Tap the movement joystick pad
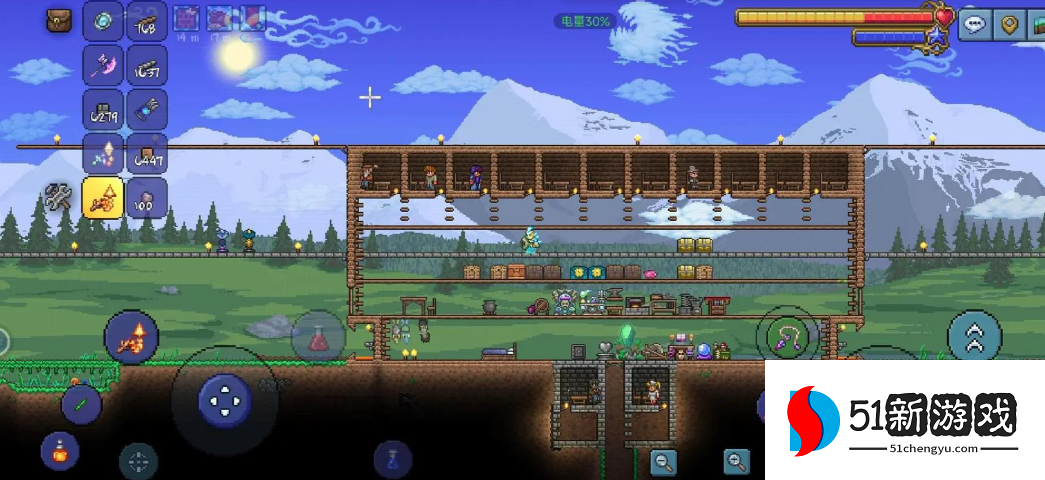The image size is (1045, 480). (x=225, y=400)
